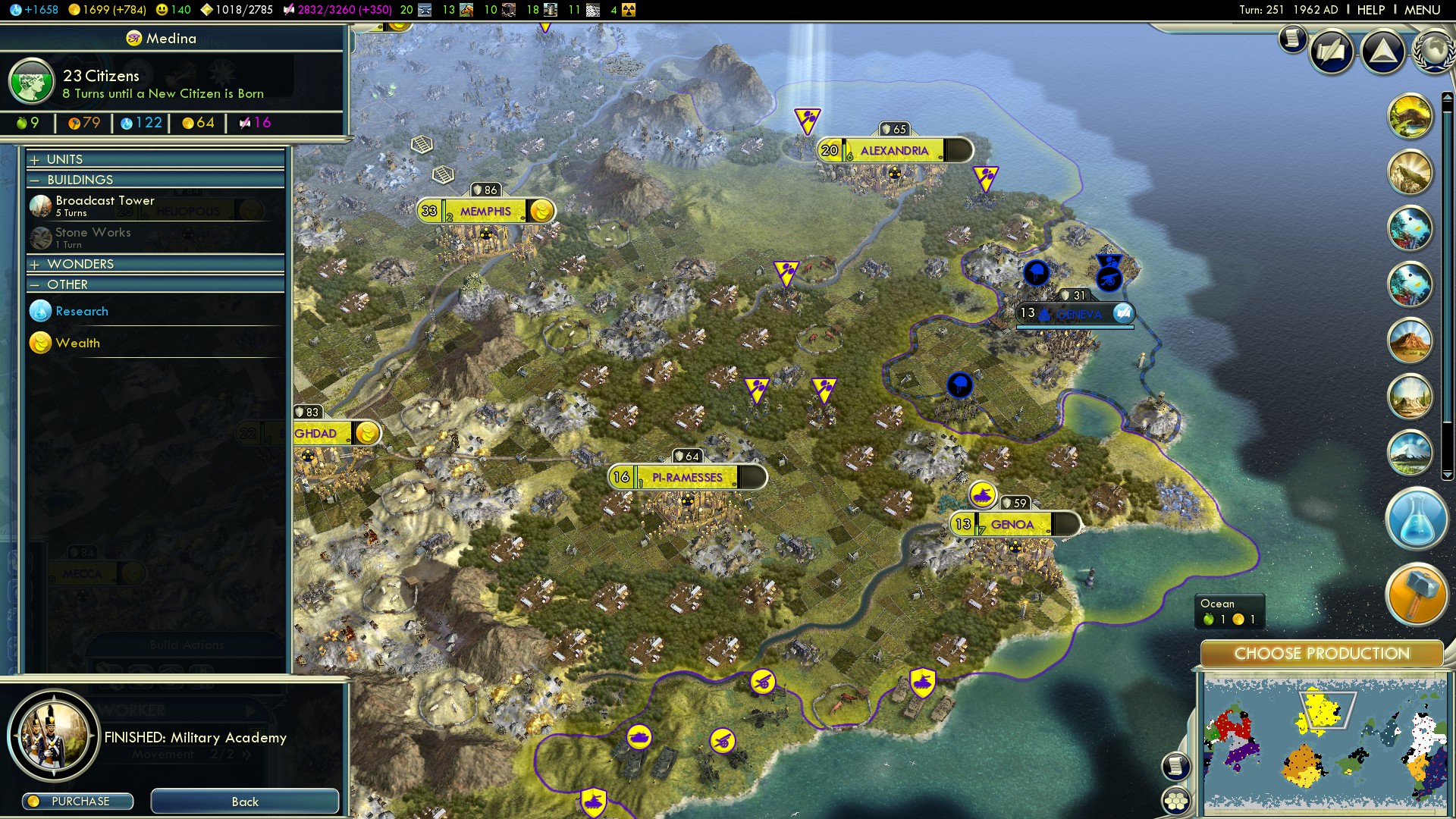This screenshot has width=1456, height=819.
Task: Expand the Wonders section
Action: 80,264
